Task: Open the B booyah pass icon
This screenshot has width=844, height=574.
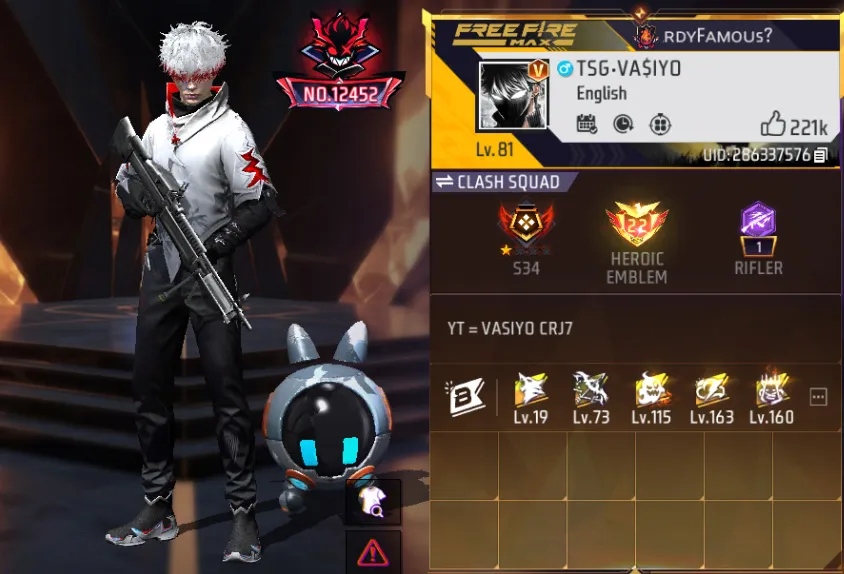Action: [464, 397]
